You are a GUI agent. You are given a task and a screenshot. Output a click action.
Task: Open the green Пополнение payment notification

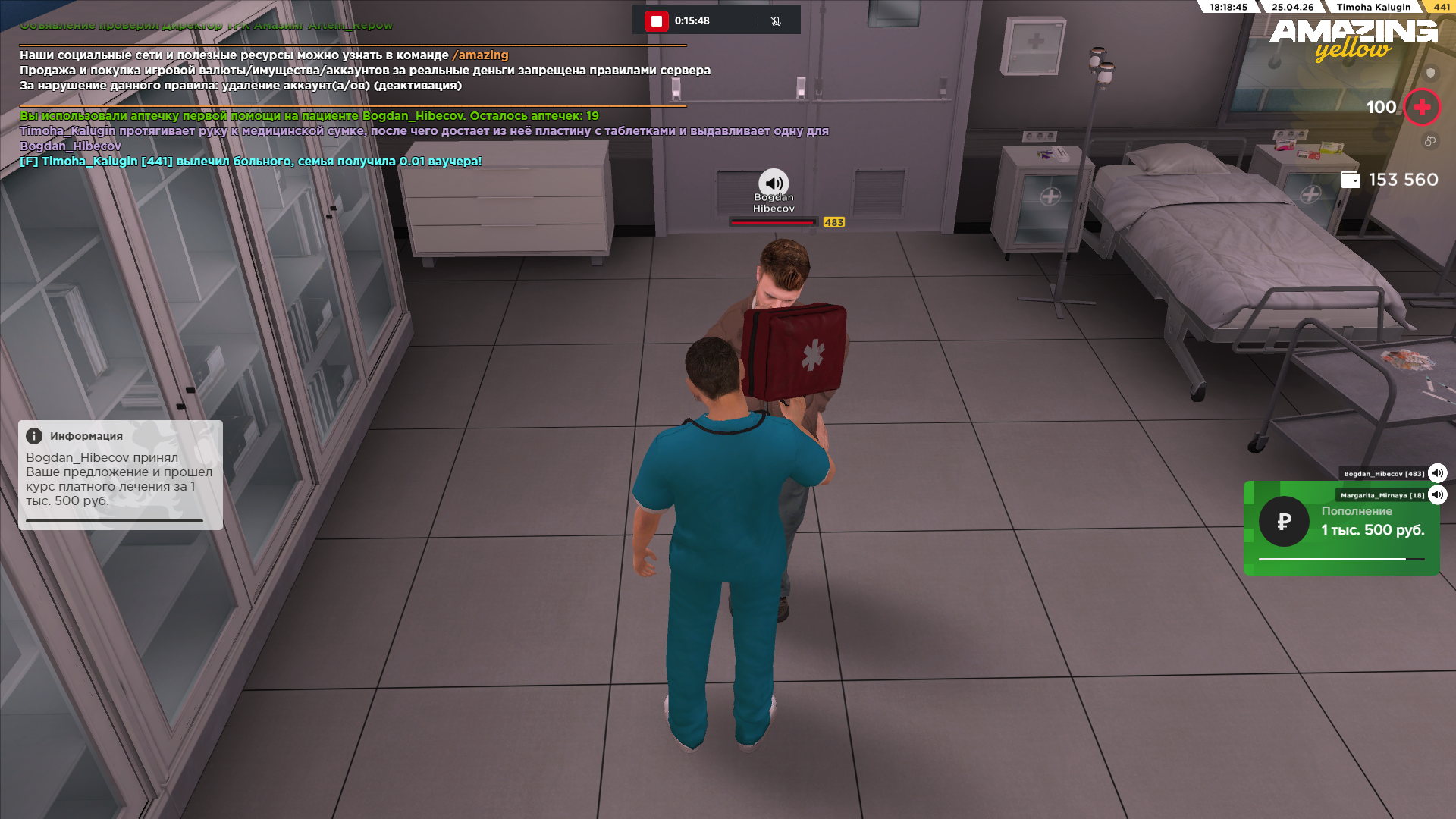1341,528
